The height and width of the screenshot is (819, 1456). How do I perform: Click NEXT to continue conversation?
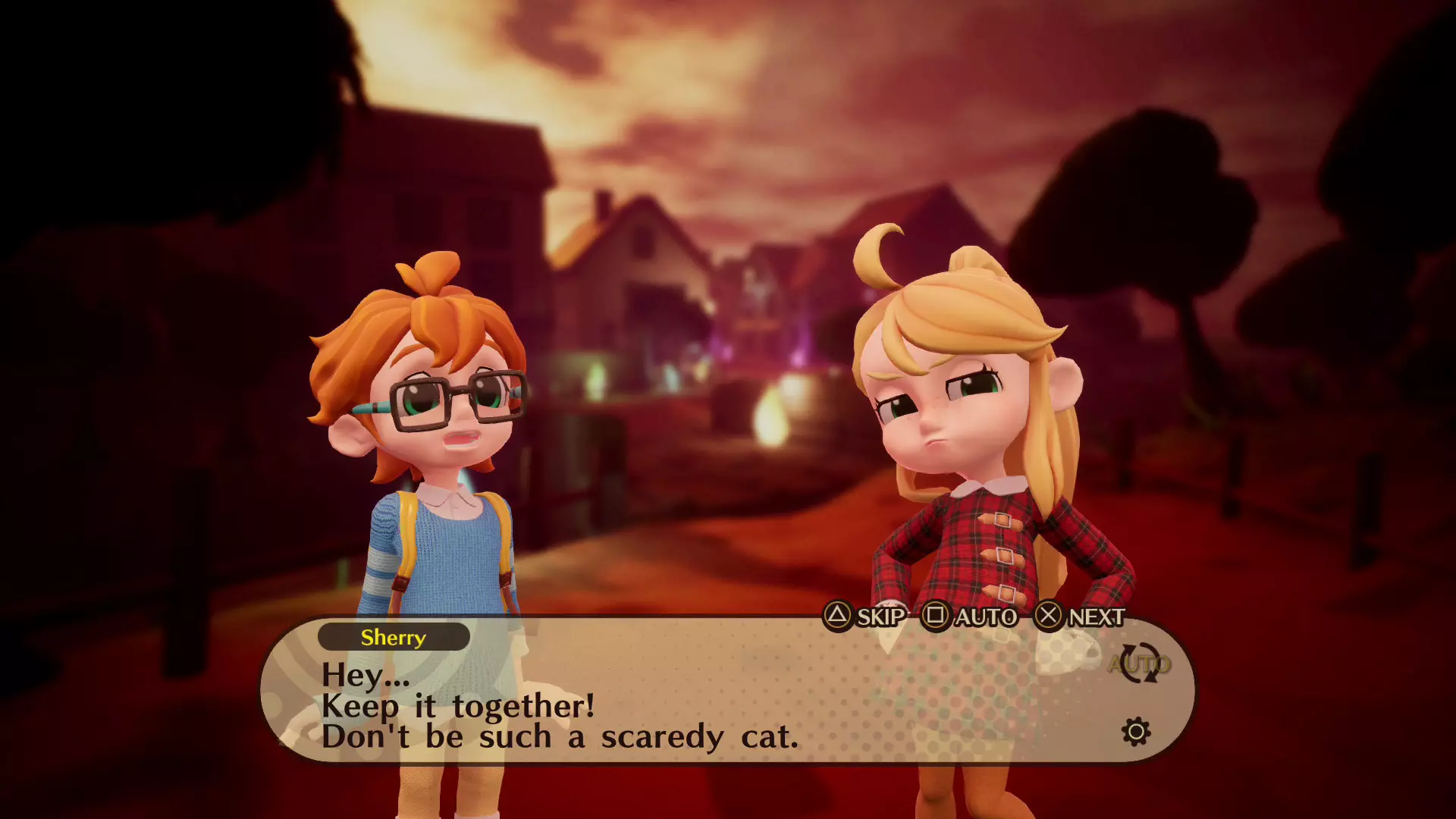pos(1094,617)
